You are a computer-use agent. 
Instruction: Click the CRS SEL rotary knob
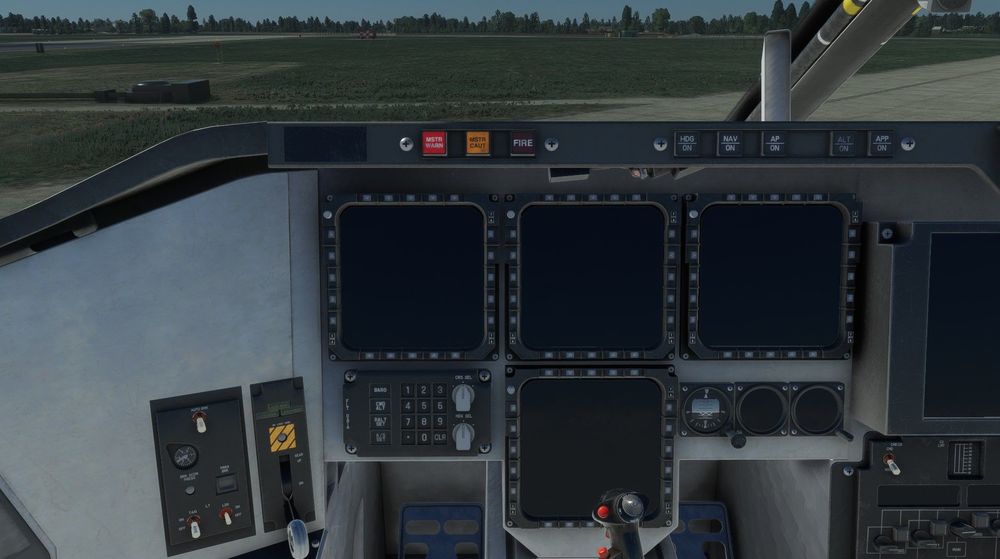[x=462, y=397]
